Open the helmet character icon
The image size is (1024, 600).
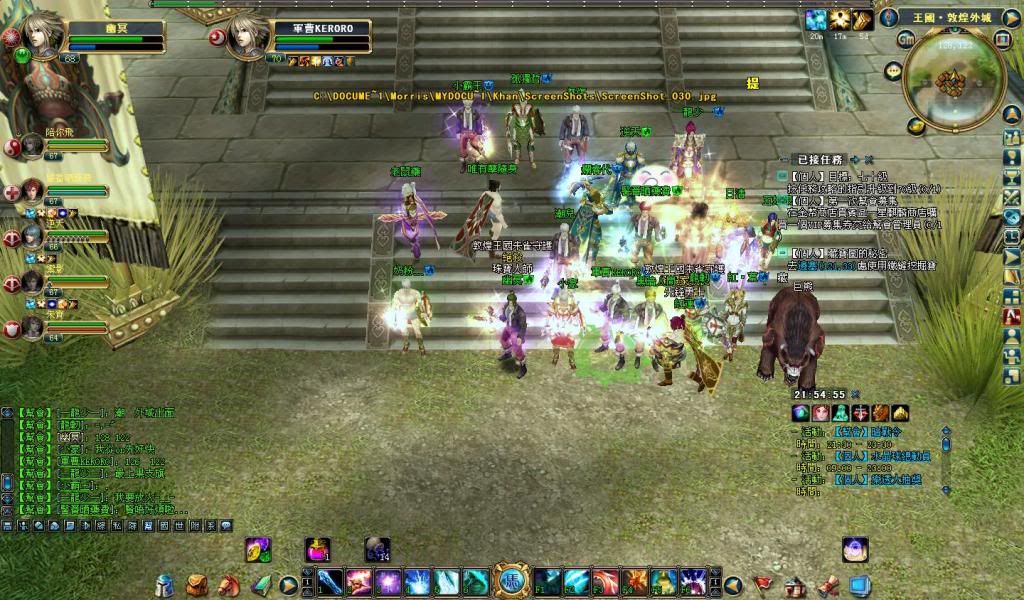pos(167,584)
